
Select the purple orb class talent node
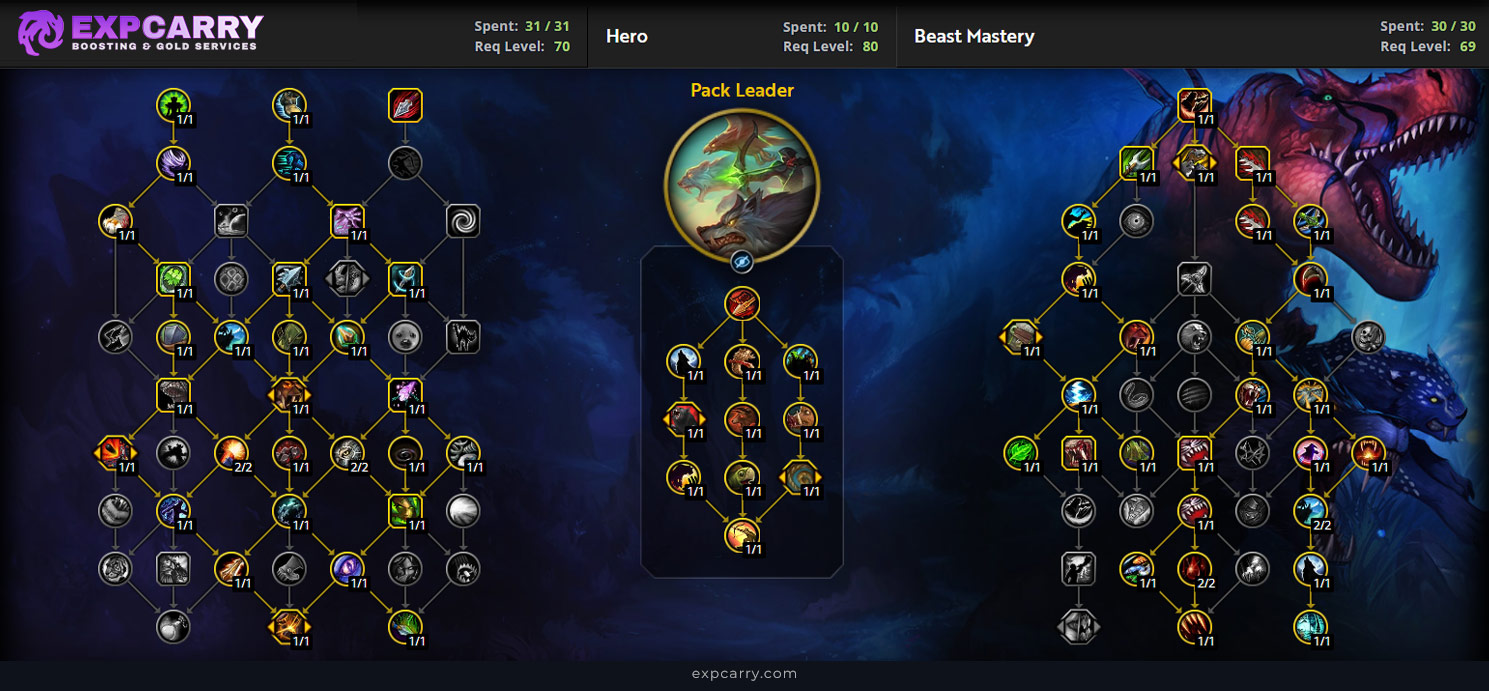pyautogui.click(x=347, y=569)
